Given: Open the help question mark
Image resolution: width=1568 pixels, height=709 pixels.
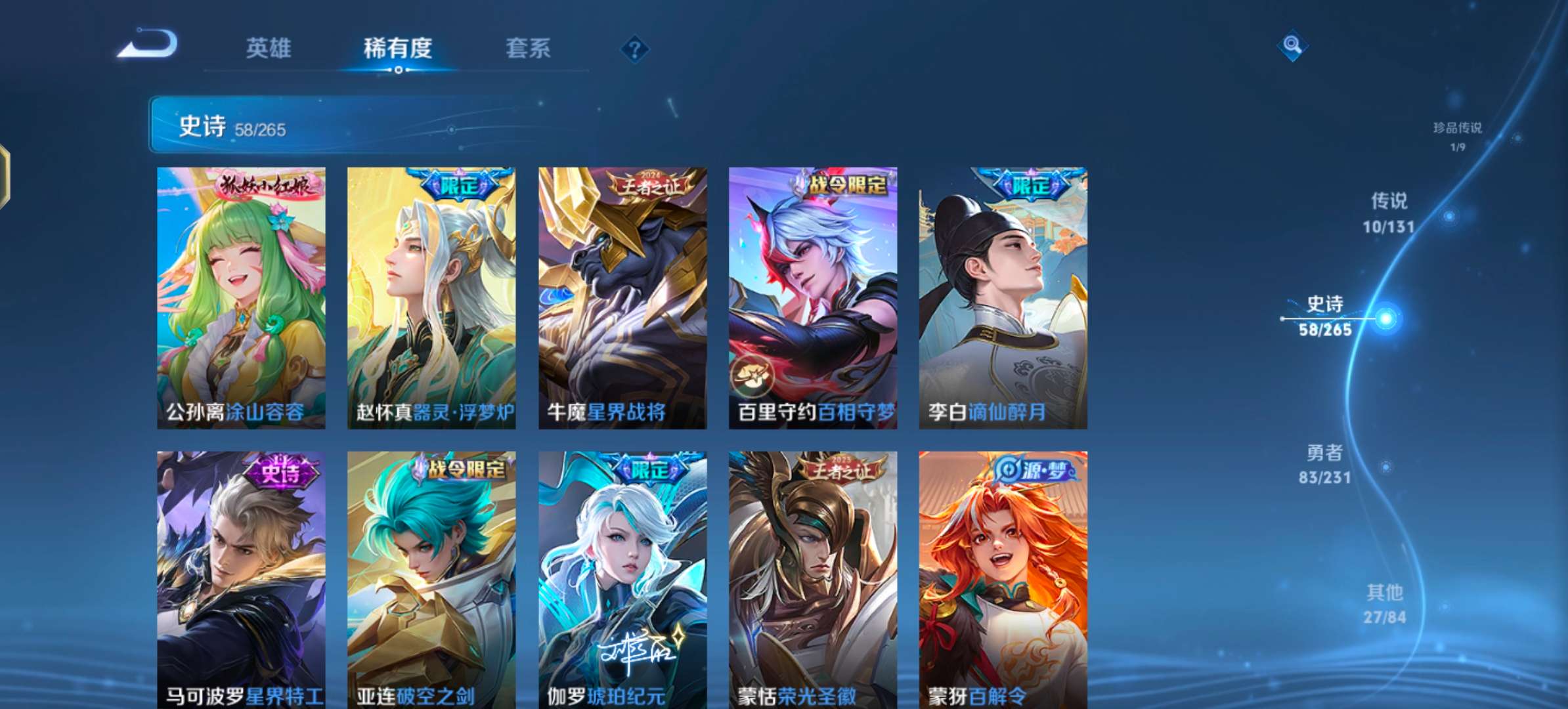Looking at the screenshot, I should point(634,49).
